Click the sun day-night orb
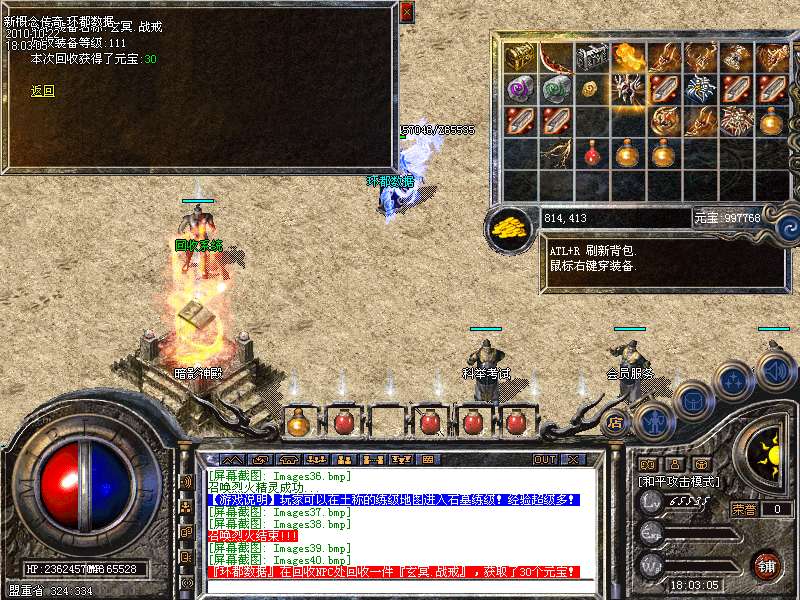 tap(771, 456)
